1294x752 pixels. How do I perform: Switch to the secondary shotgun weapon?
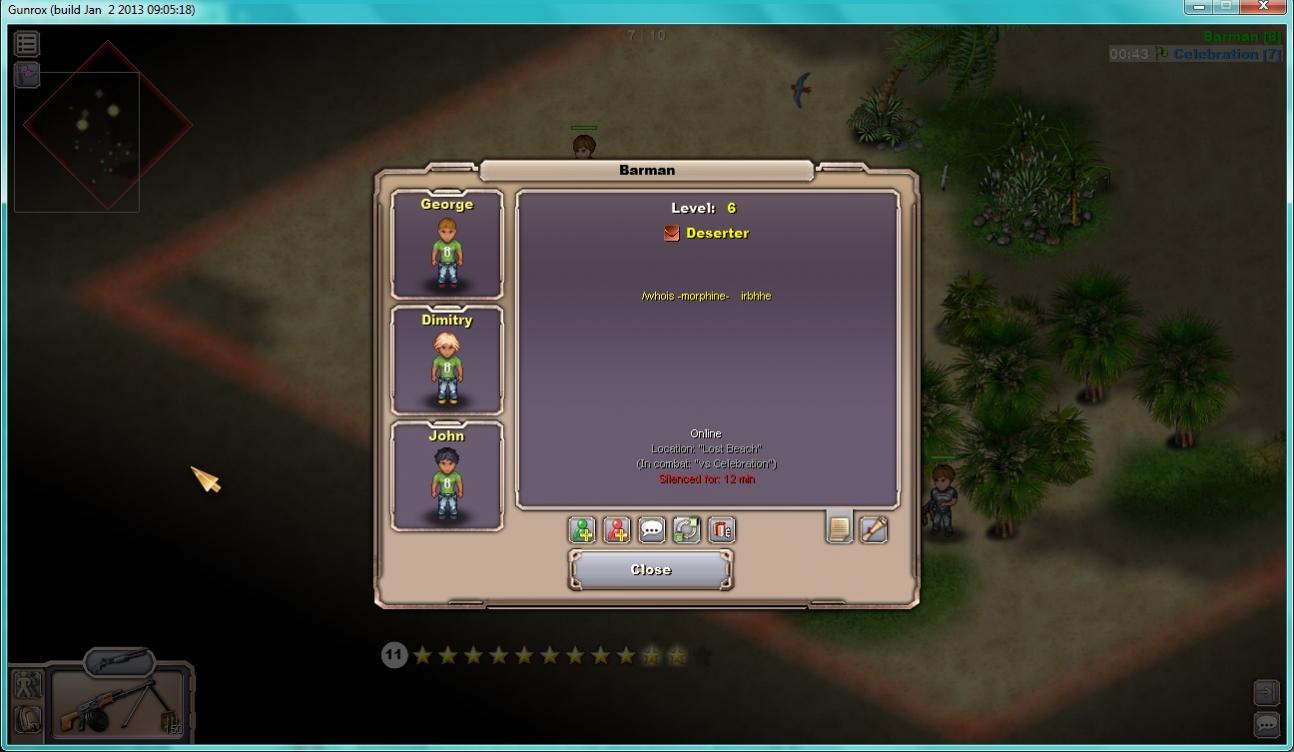point(120,660)
